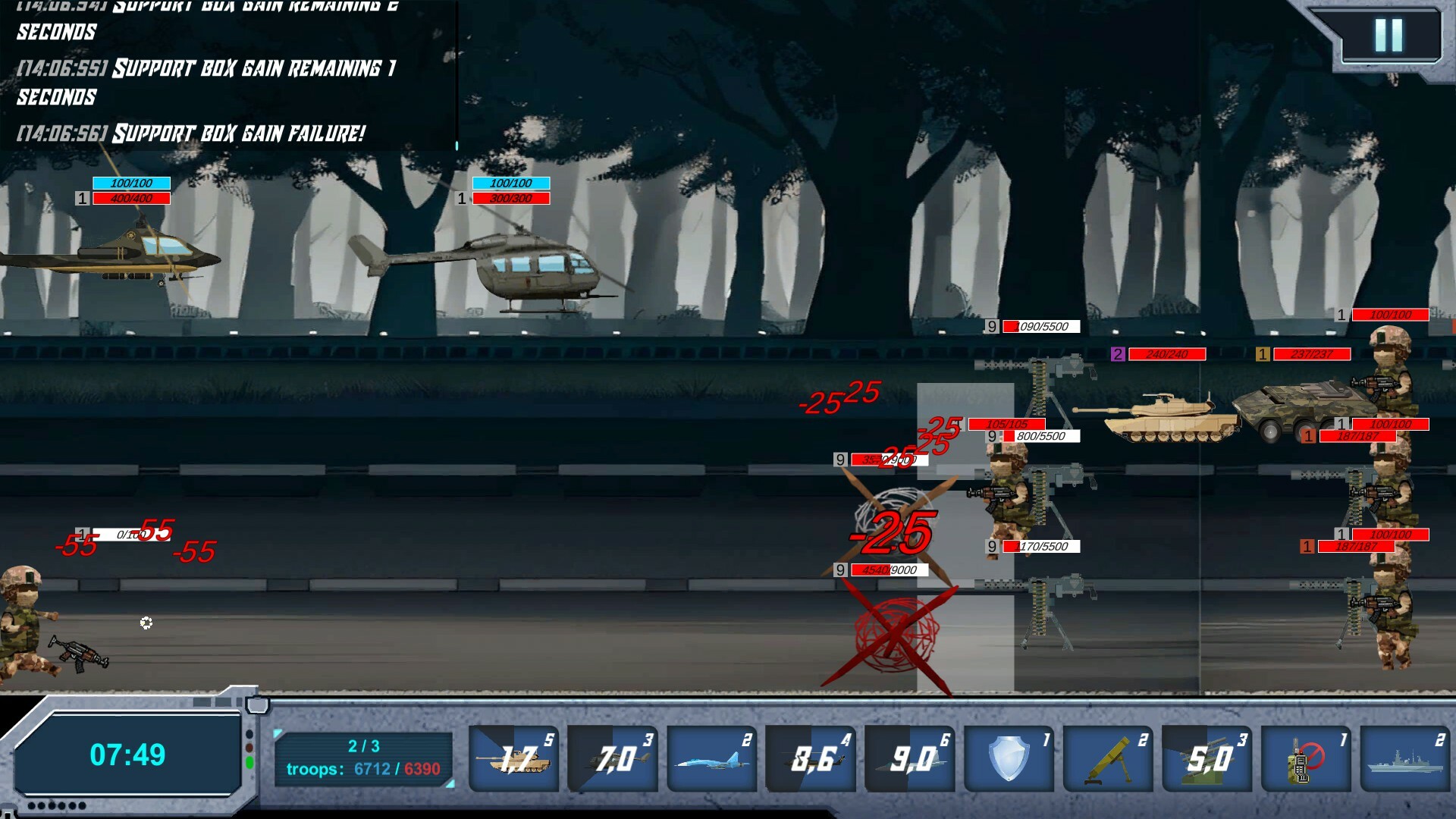Click the blue 100/100 health bar of the helicopter
Screen dimensions: 1456x819
coord(131,183)
